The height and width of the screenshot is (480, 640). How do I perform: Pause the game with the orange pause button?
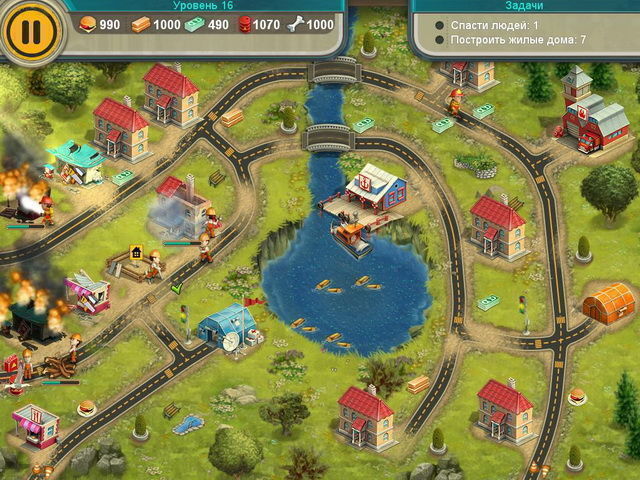31,31
